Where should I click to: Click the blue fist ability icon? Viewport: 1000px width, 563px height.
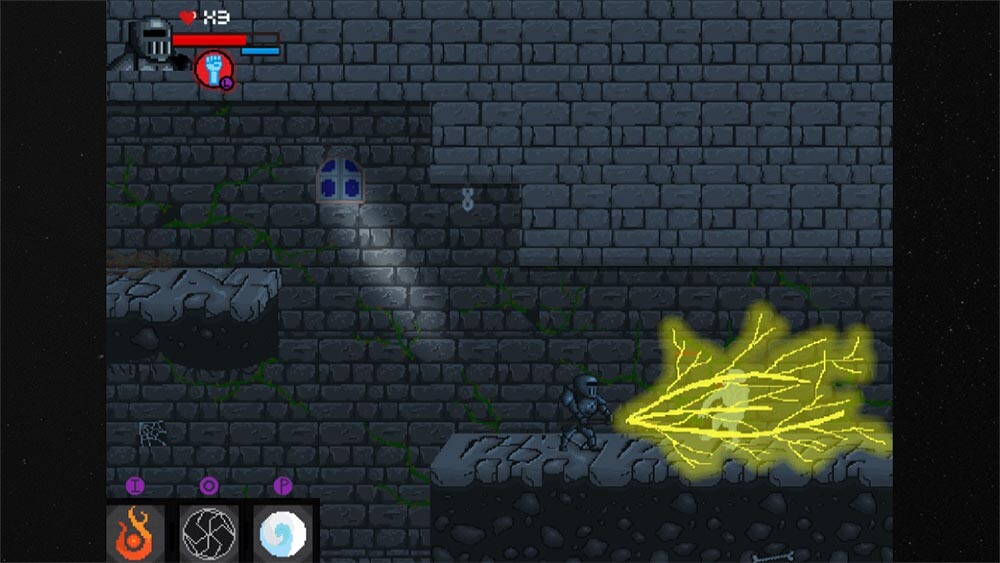click(x=213, y=68)
